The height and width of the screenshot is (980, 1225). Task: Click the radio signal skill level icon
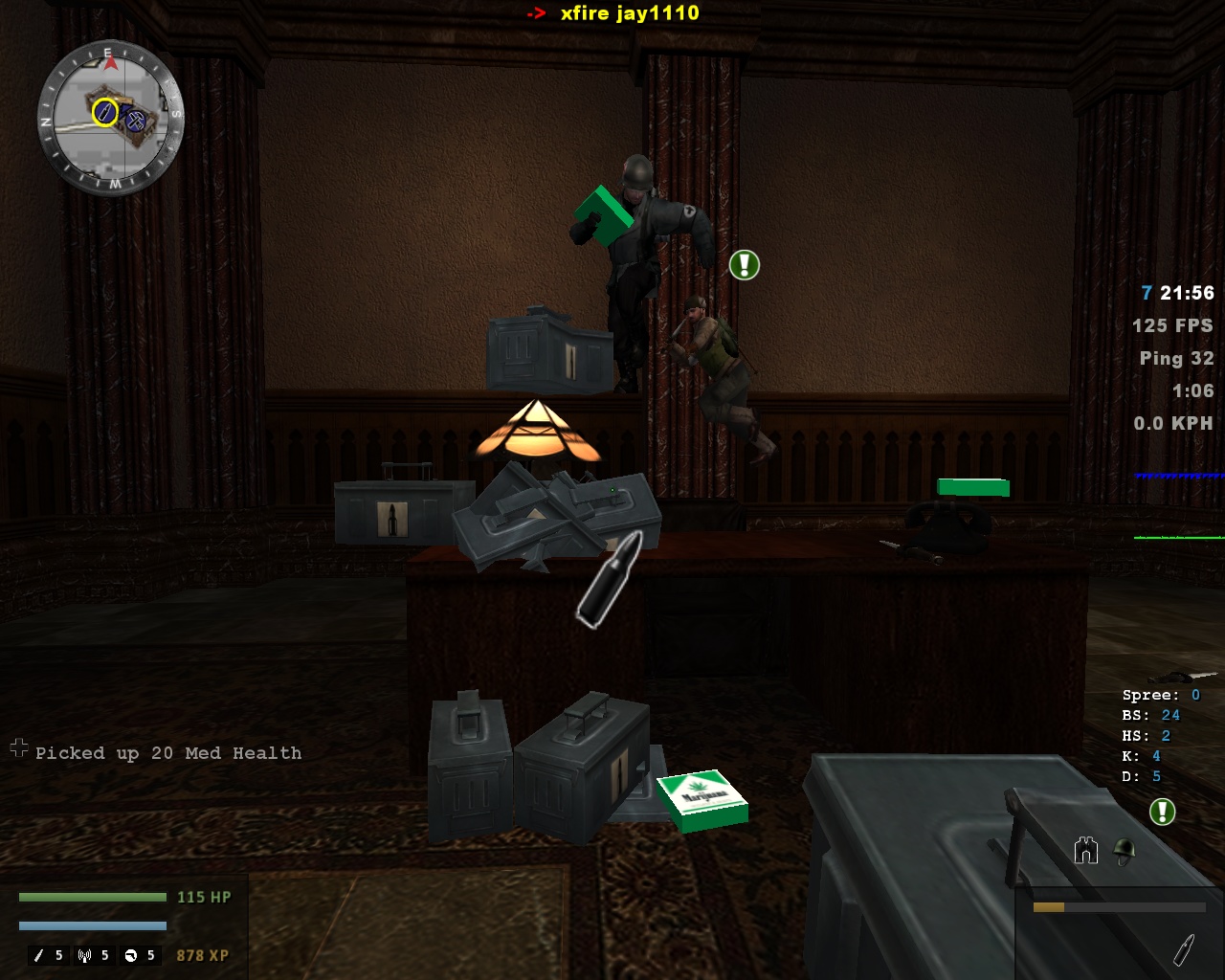85,955
